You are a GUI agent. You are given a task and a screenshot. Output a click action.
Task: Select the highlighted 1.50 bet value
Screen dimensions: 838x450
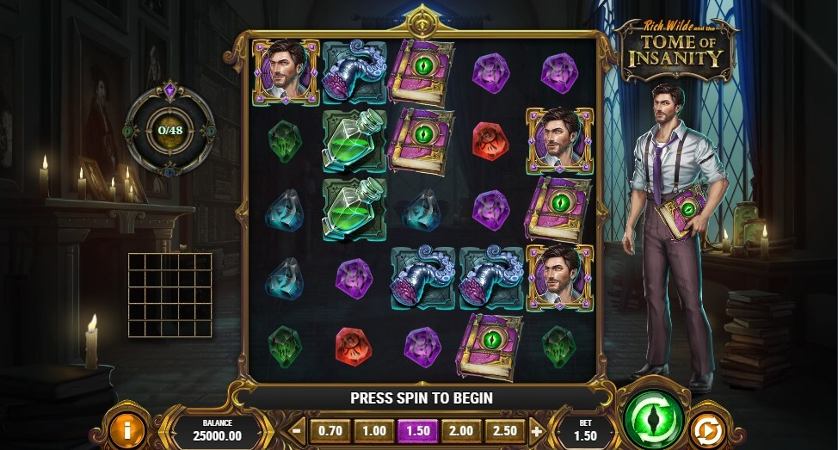417,431
